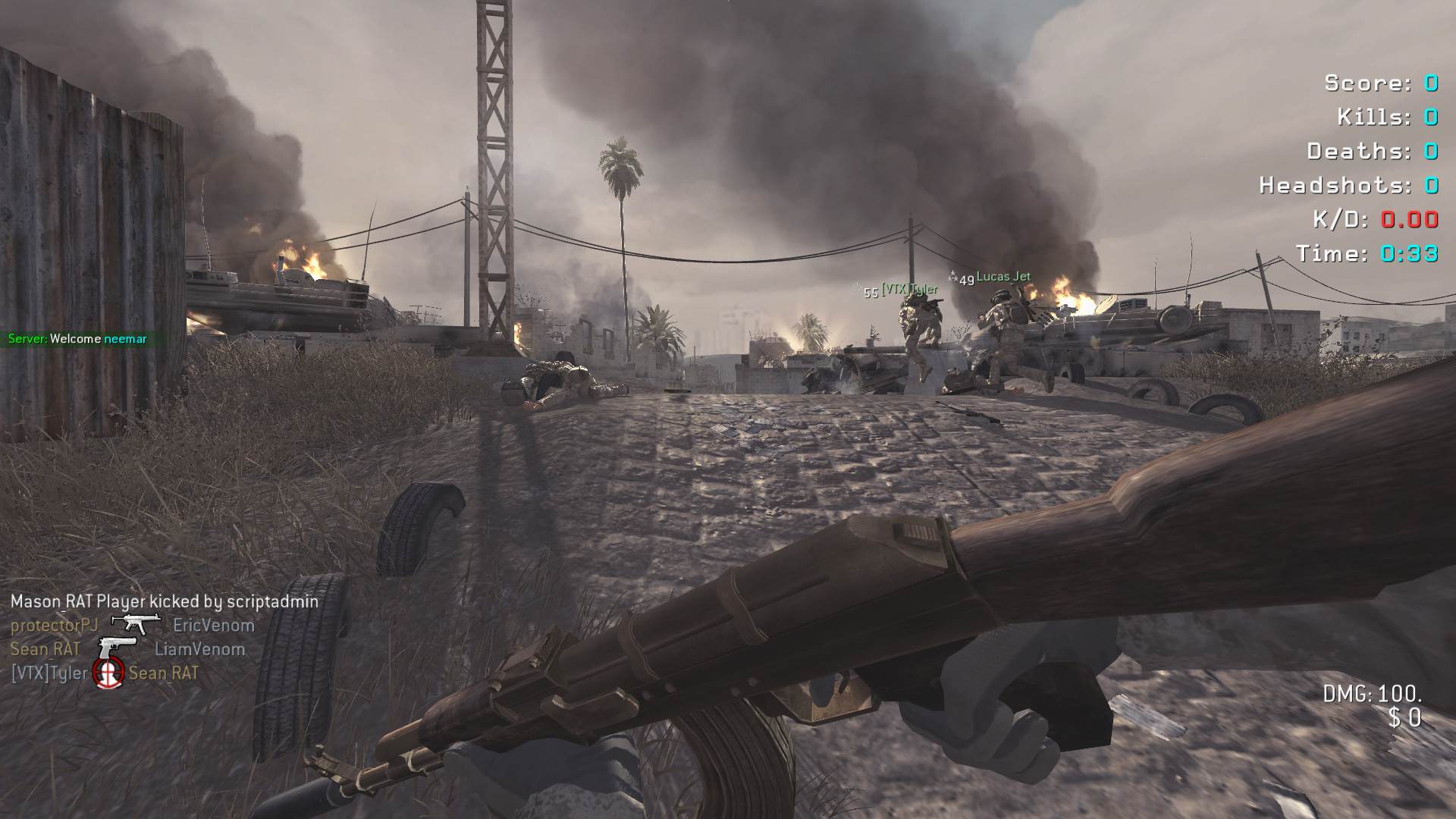1456x819 pixels.
Task: Select the [VTX]Tyler name tag above soldier
Action: pyautogui.click(x=910, y=290)
